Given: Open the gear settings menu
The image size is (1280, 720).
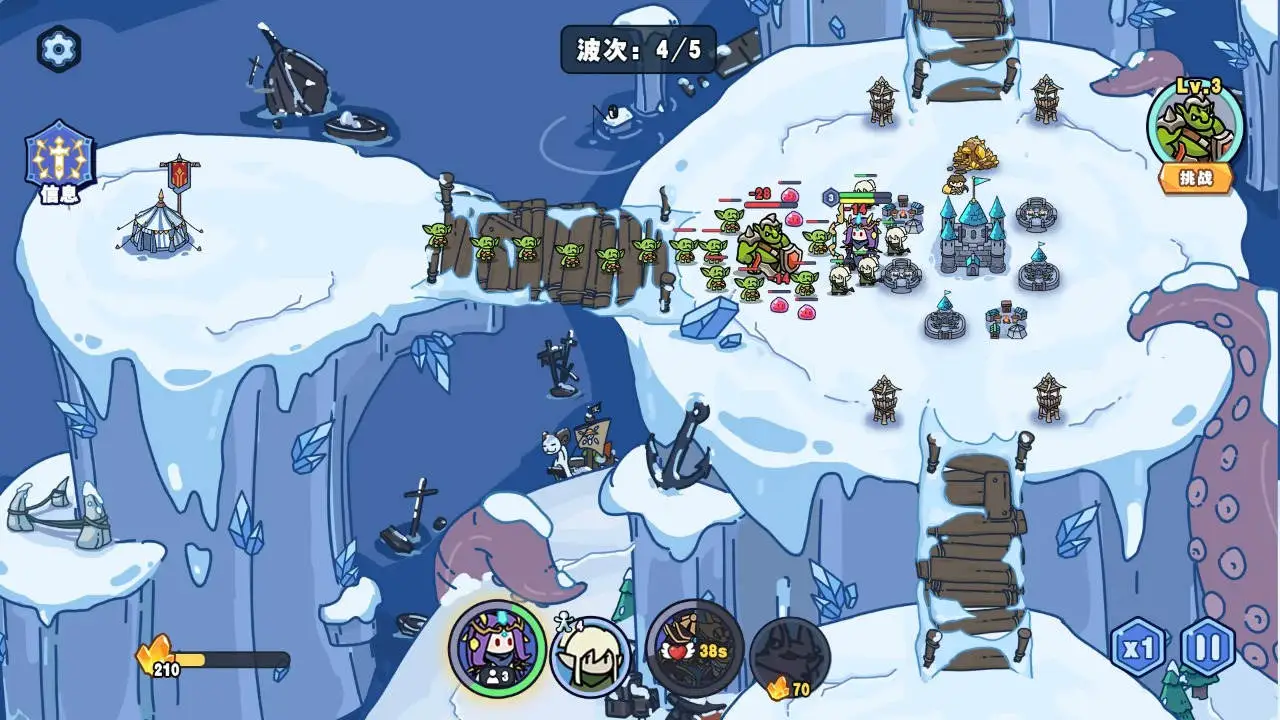Looking at the screenshot, I should tap(59, 48).
